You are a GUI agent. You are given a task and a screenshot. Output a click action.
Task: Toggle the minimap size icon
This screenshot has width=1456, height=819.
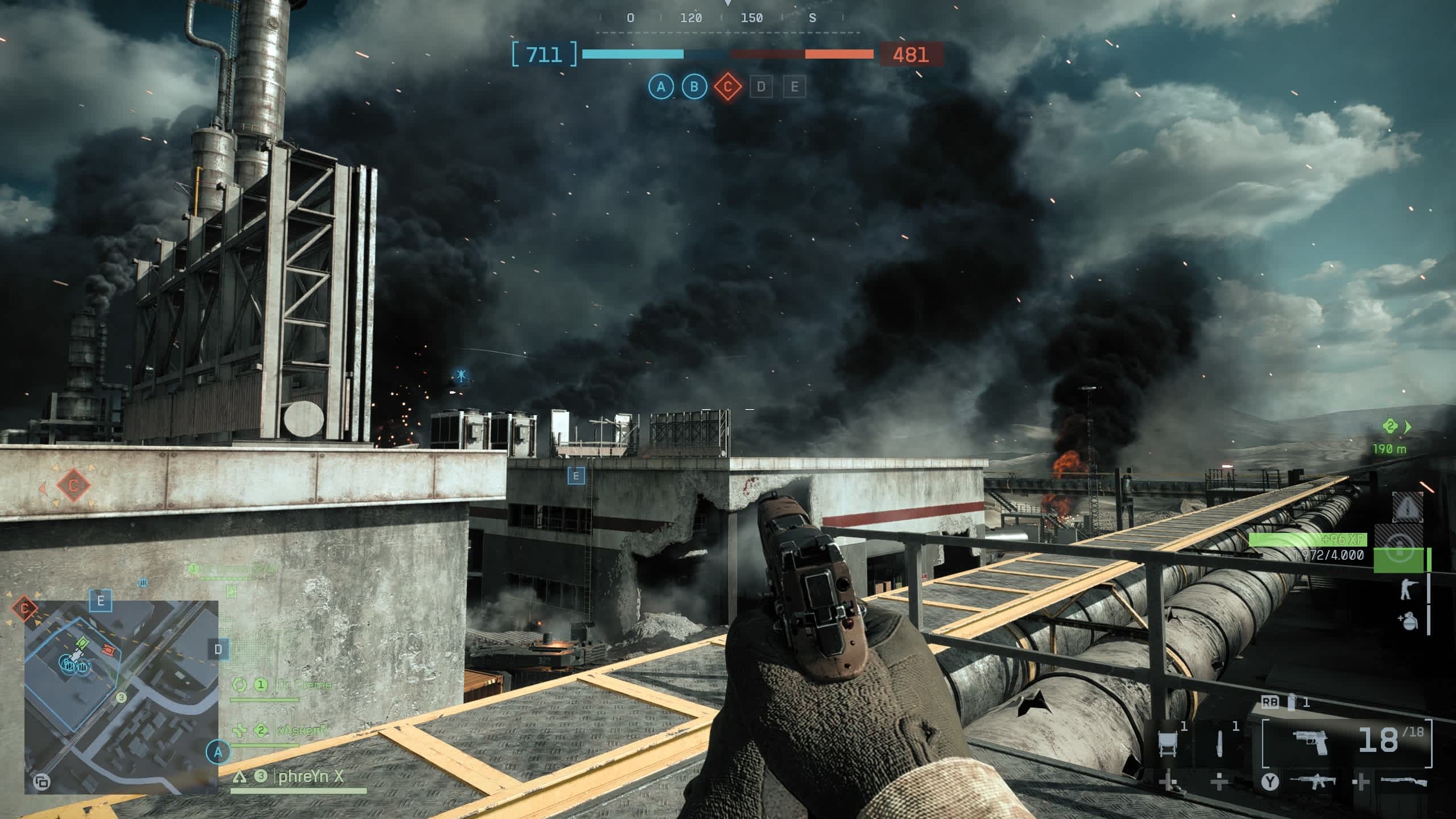(x=41, y=782)
